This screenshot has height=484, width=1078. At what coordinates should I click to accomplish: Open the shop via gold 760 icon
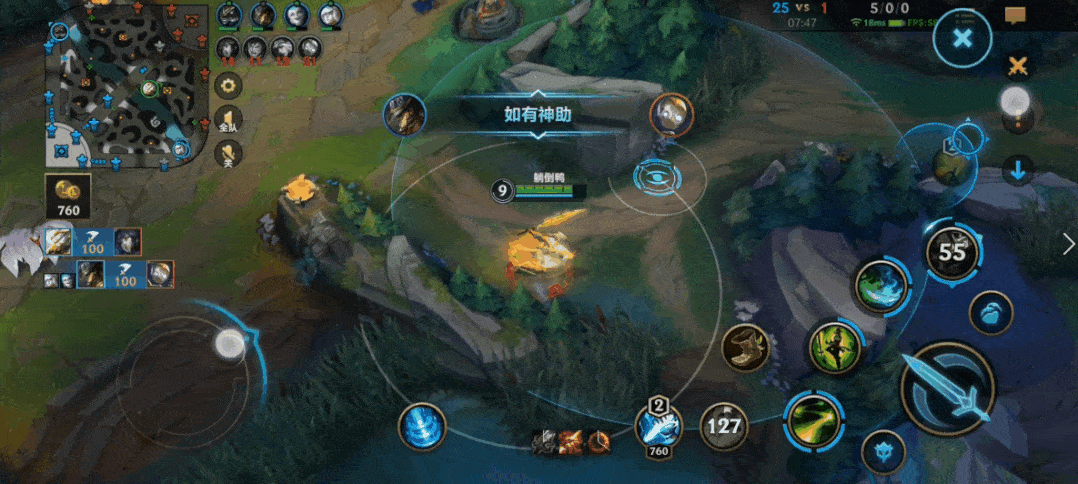(x=69, y=196)
